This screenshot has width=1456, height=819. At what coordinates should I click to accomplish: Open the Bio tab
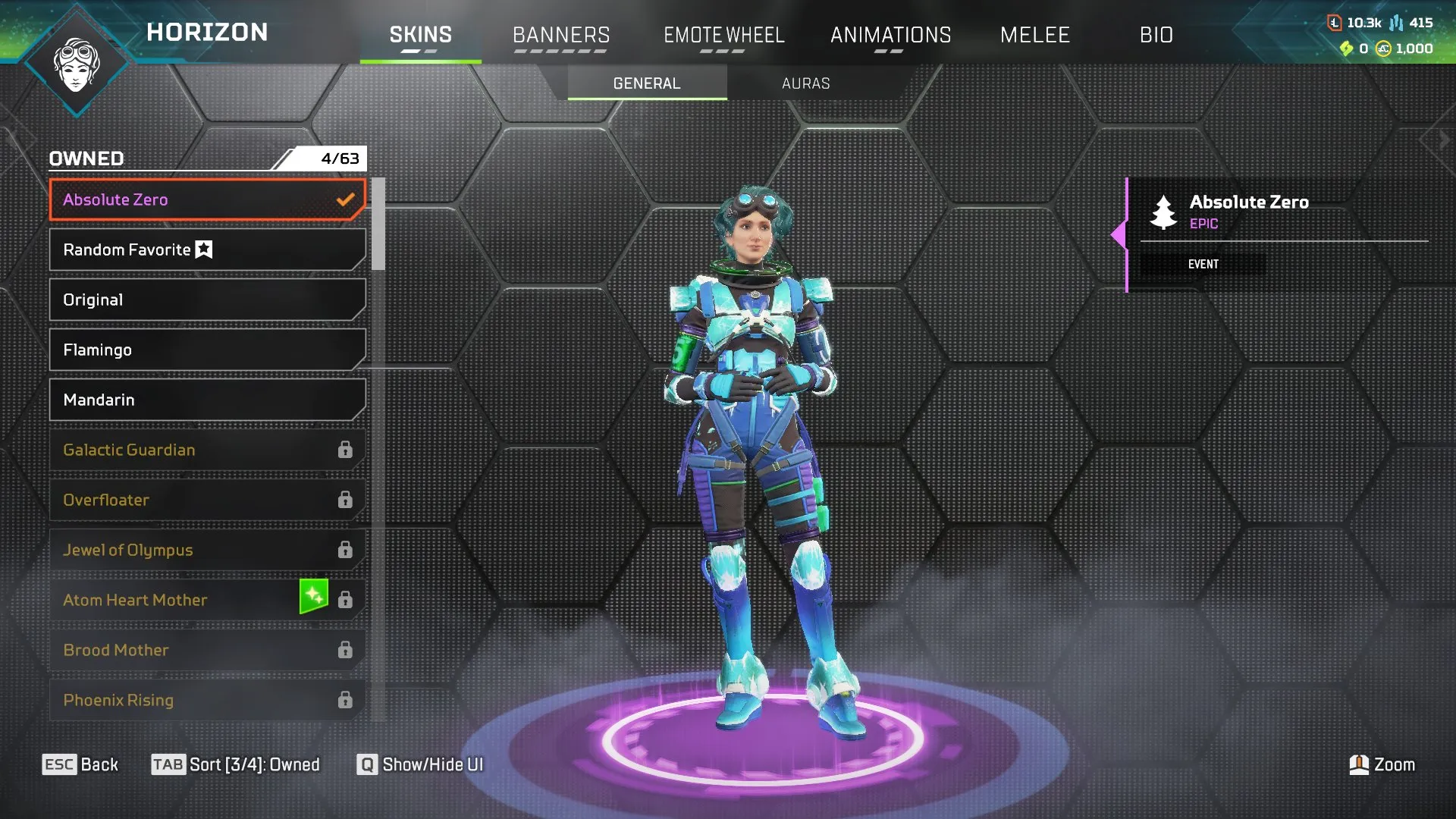(1156, 35)
